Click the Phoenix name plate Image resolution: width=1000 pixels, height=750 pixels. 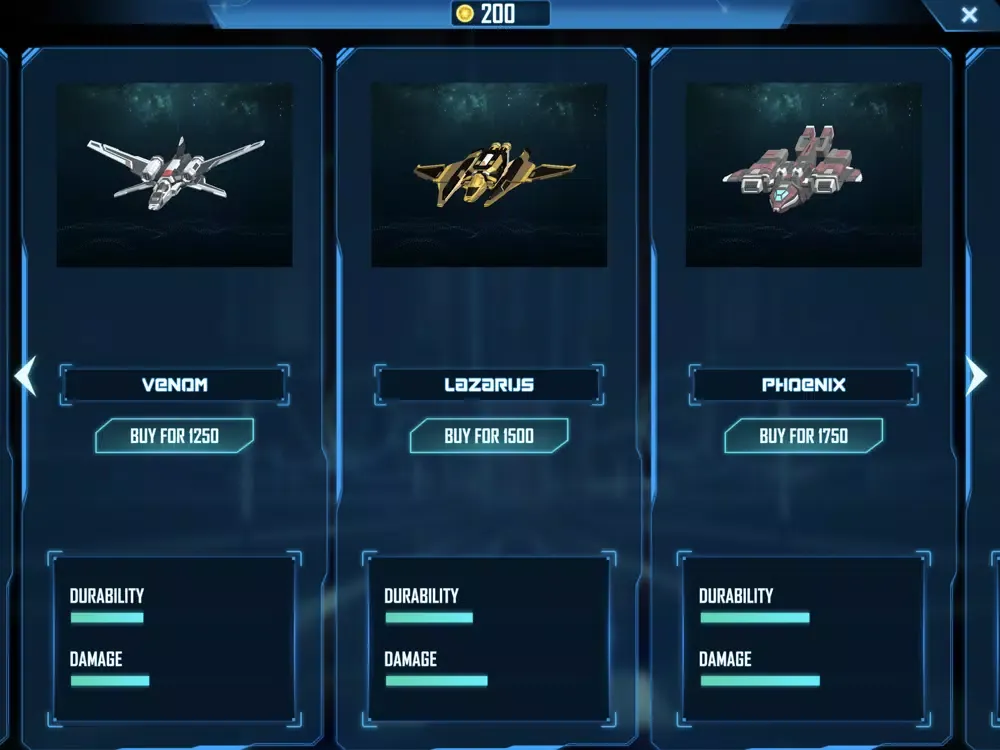(x=803, y=384)
